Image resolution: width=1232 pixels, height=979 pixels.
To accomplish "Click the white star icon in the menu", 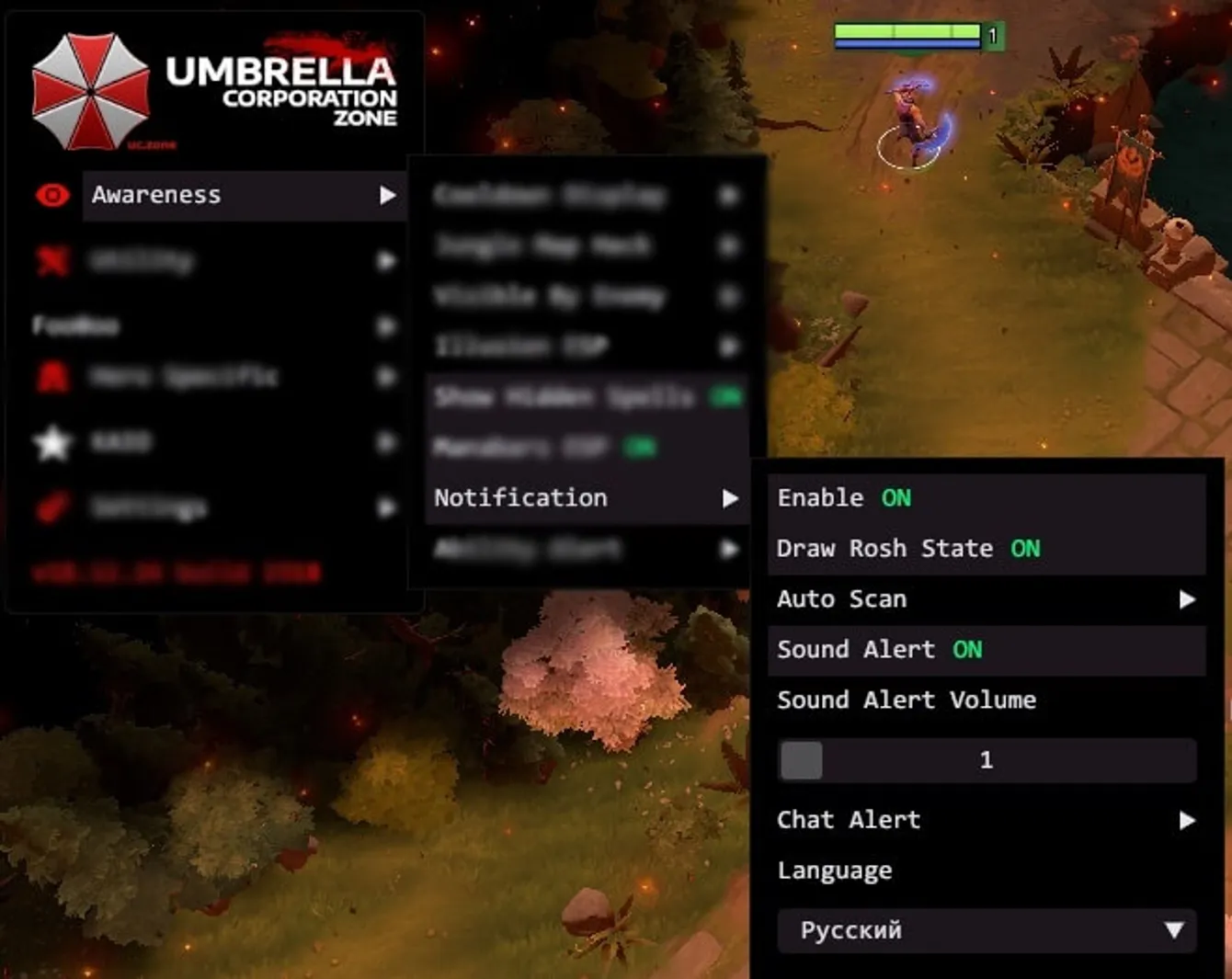I will [52, 441].
